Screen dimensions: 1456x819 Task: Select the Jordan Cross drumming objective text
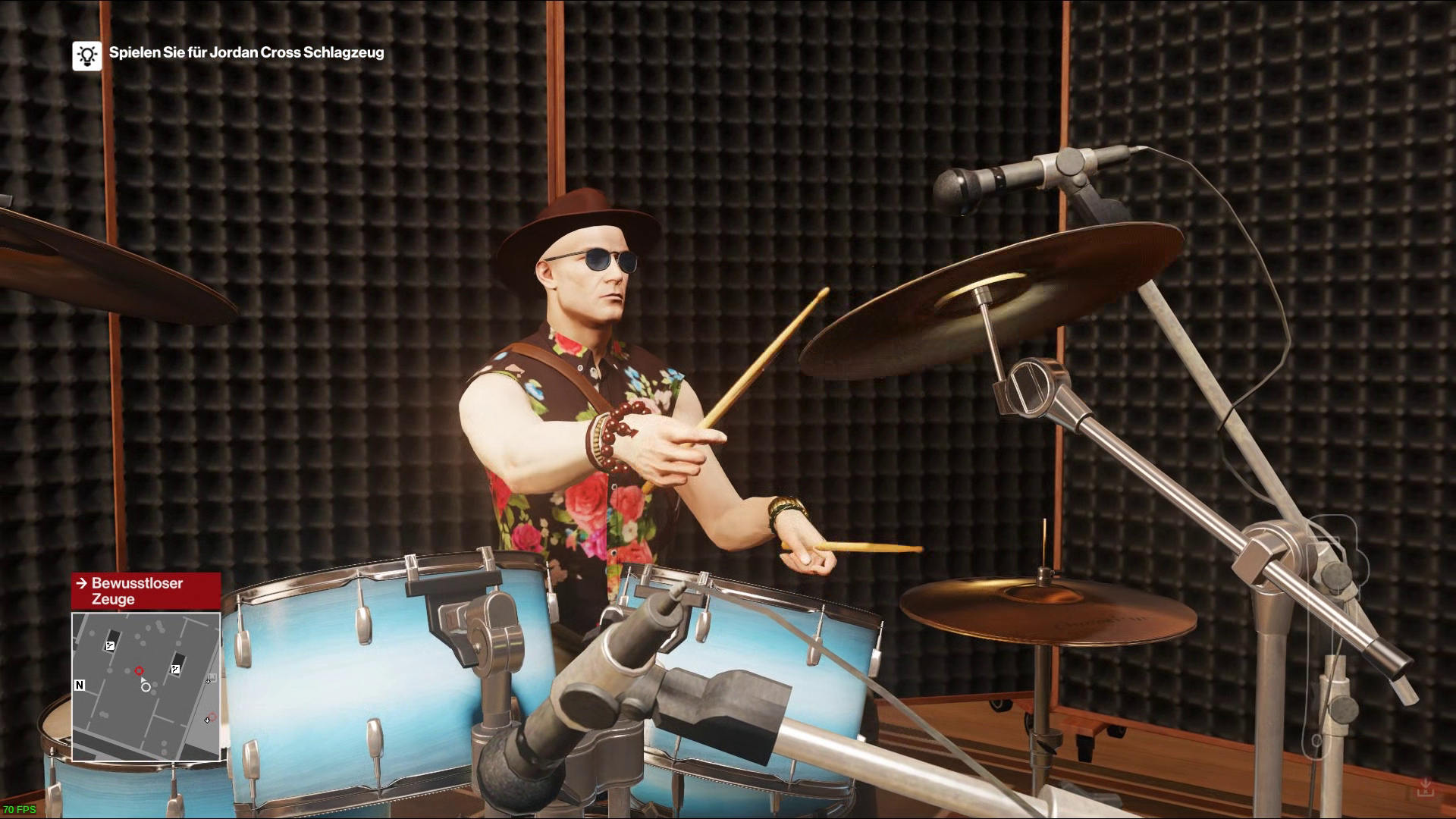click(x=246, y=52)
